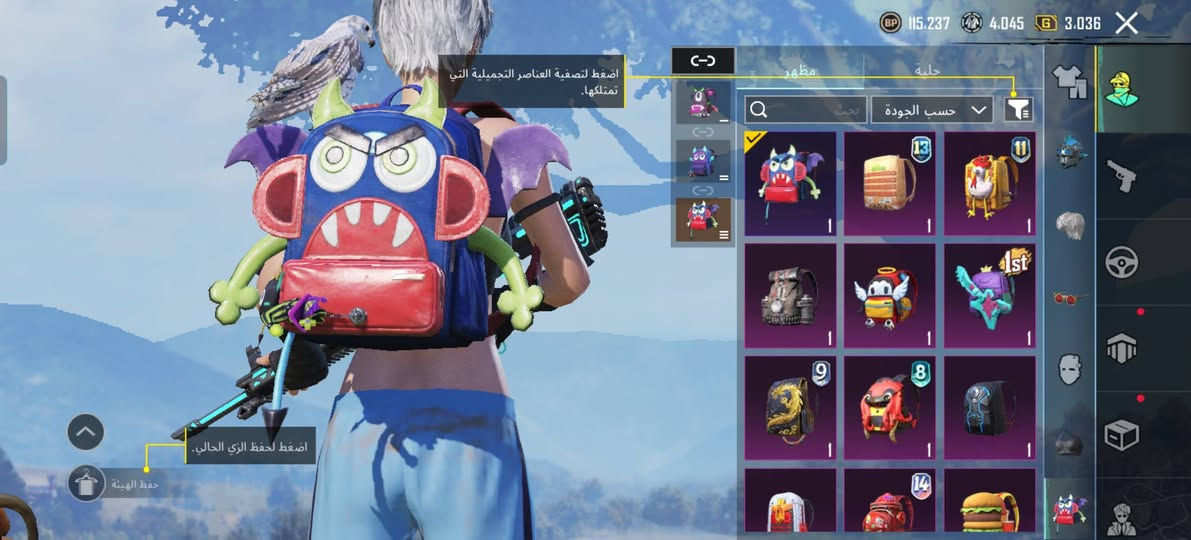1191x540 pixels.
Task: Select the winged penguin backpack skin
Action: point(890,296)
